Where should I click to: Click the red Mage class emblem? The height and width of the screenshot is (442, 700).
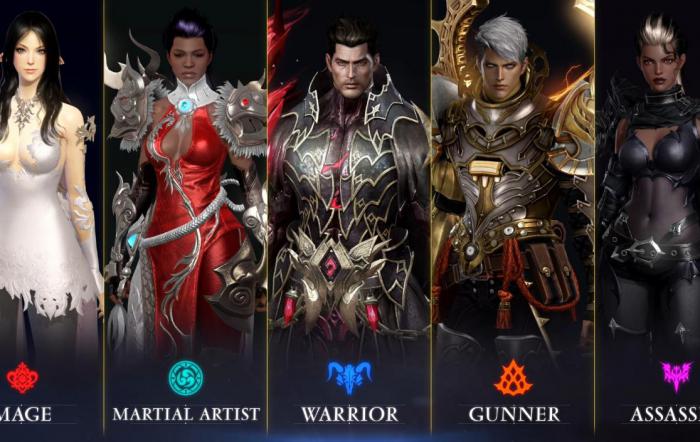click(22, 377)
